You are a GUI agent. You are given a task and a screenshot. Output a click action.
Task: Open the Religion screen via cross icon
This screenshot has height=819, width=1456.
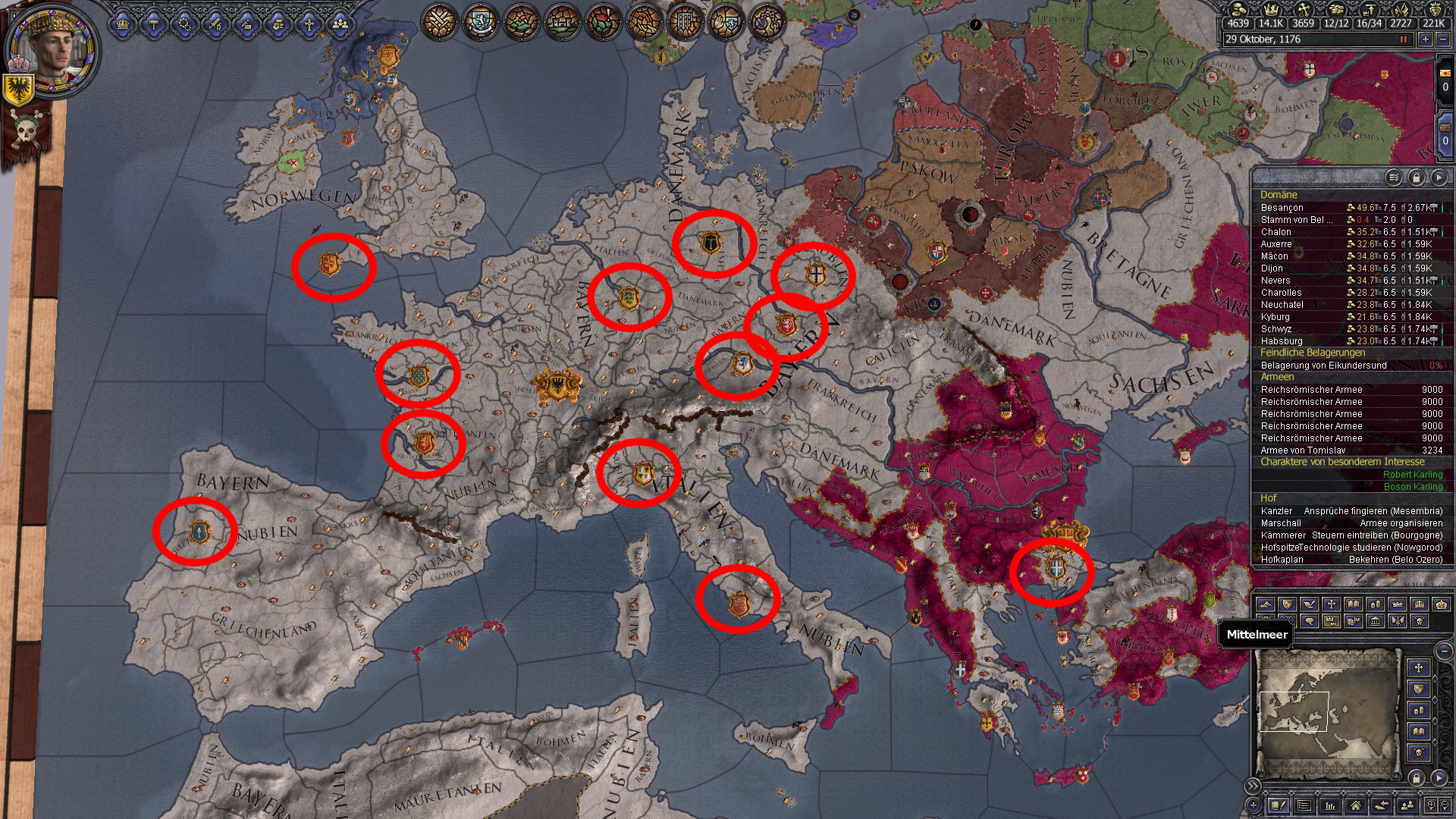click(x=309, y=25)
